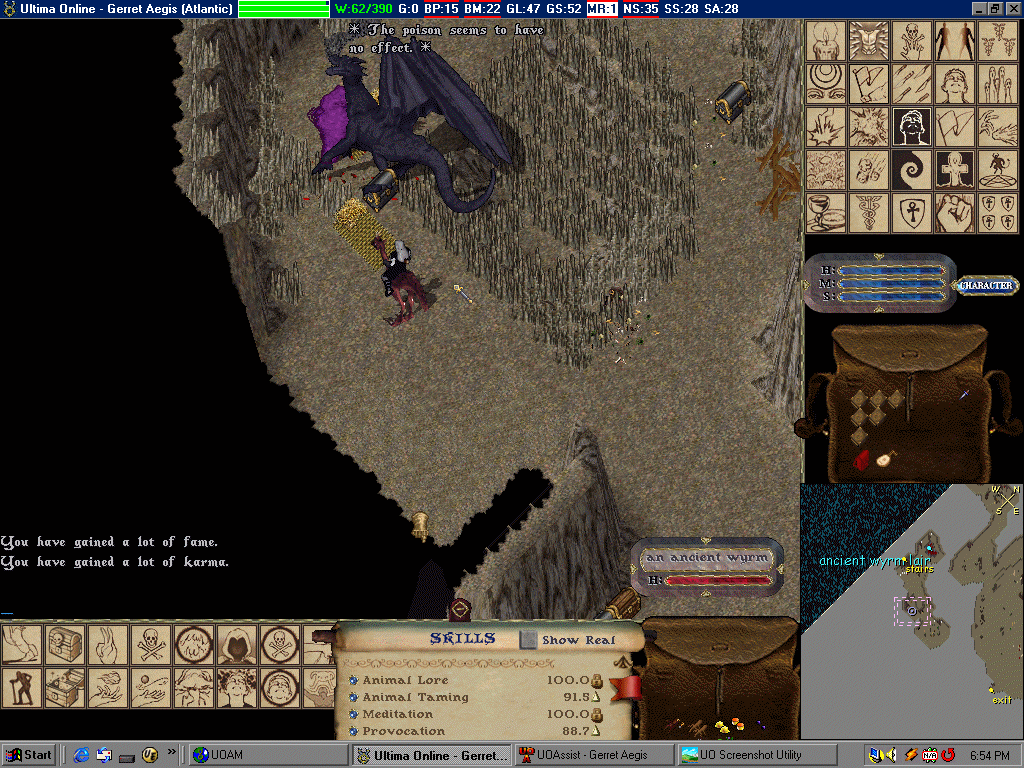Use the Animal Lore skill gem
1024x768 pixels.
pyautogui.click(x=353, y=680)
